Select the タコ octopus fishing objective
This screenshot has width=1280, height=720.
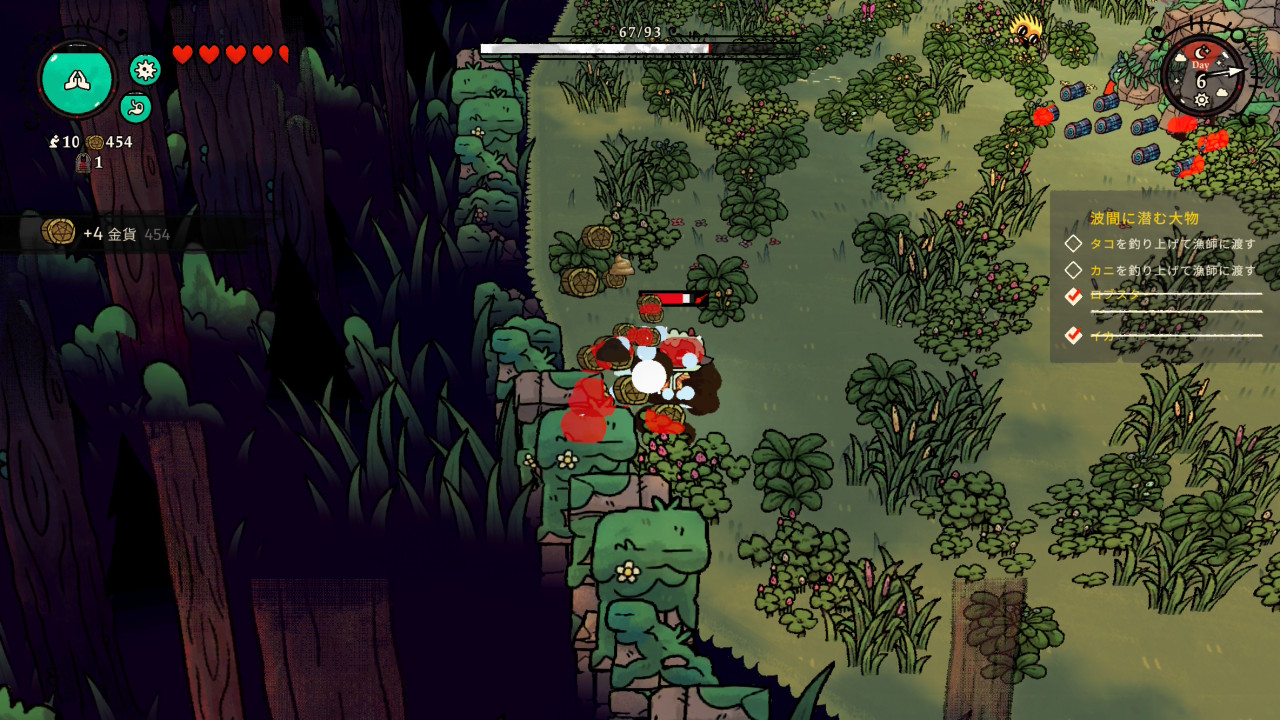coord(1172,244)
